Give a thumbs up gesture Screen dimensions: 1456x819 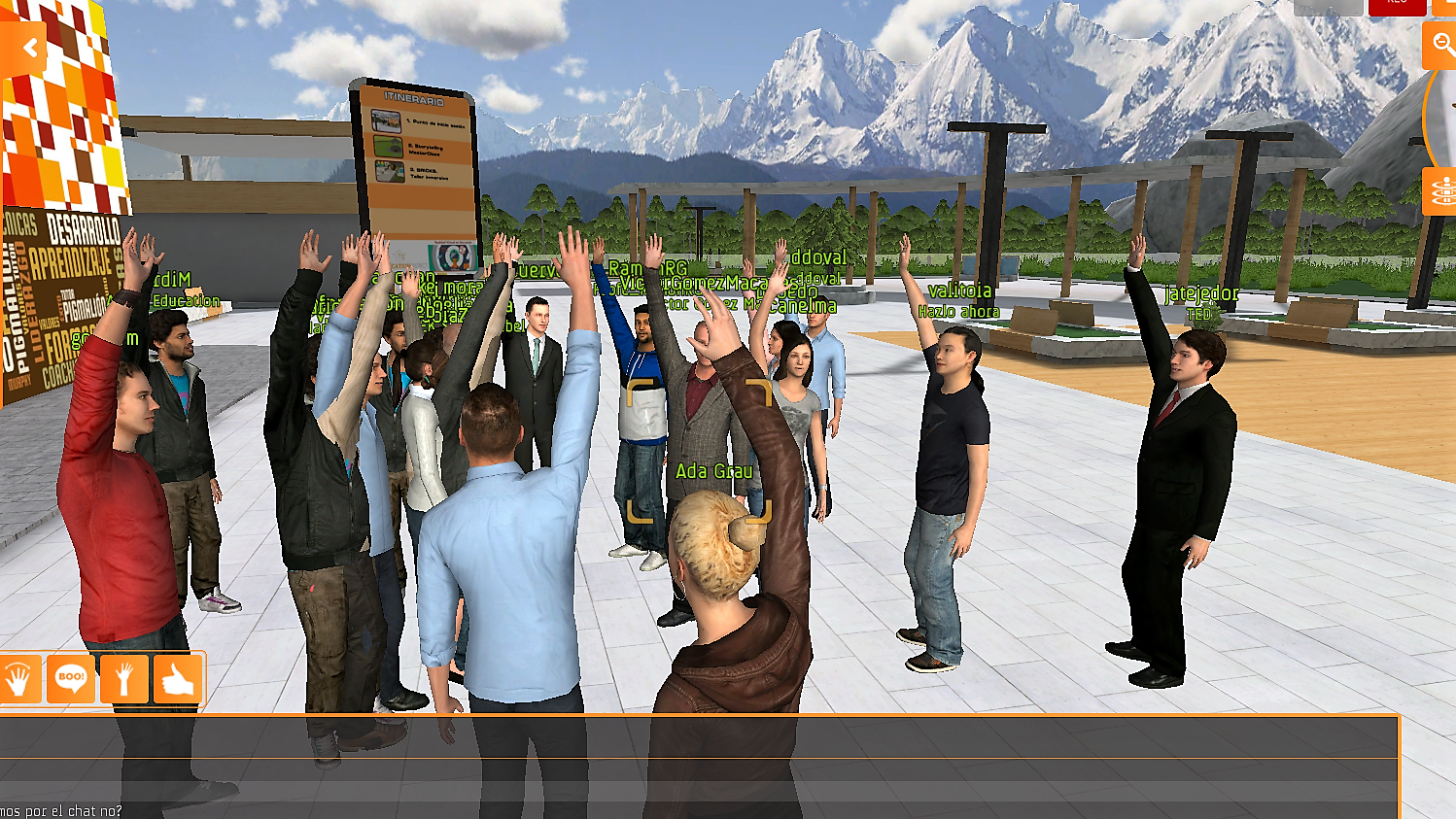(x=179, y=679)
